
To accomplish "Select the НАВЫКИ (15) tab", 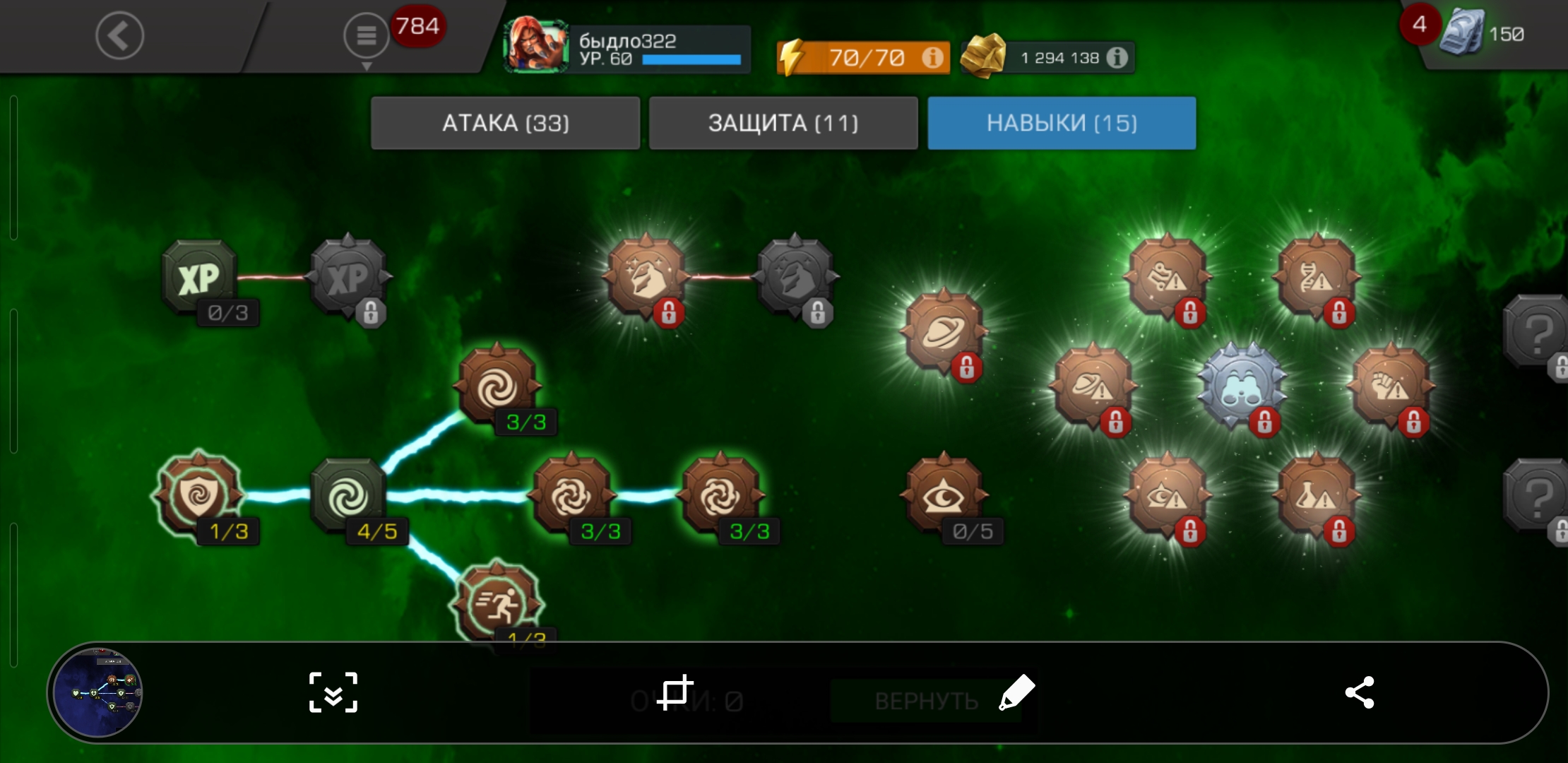I will (1062, 123).
